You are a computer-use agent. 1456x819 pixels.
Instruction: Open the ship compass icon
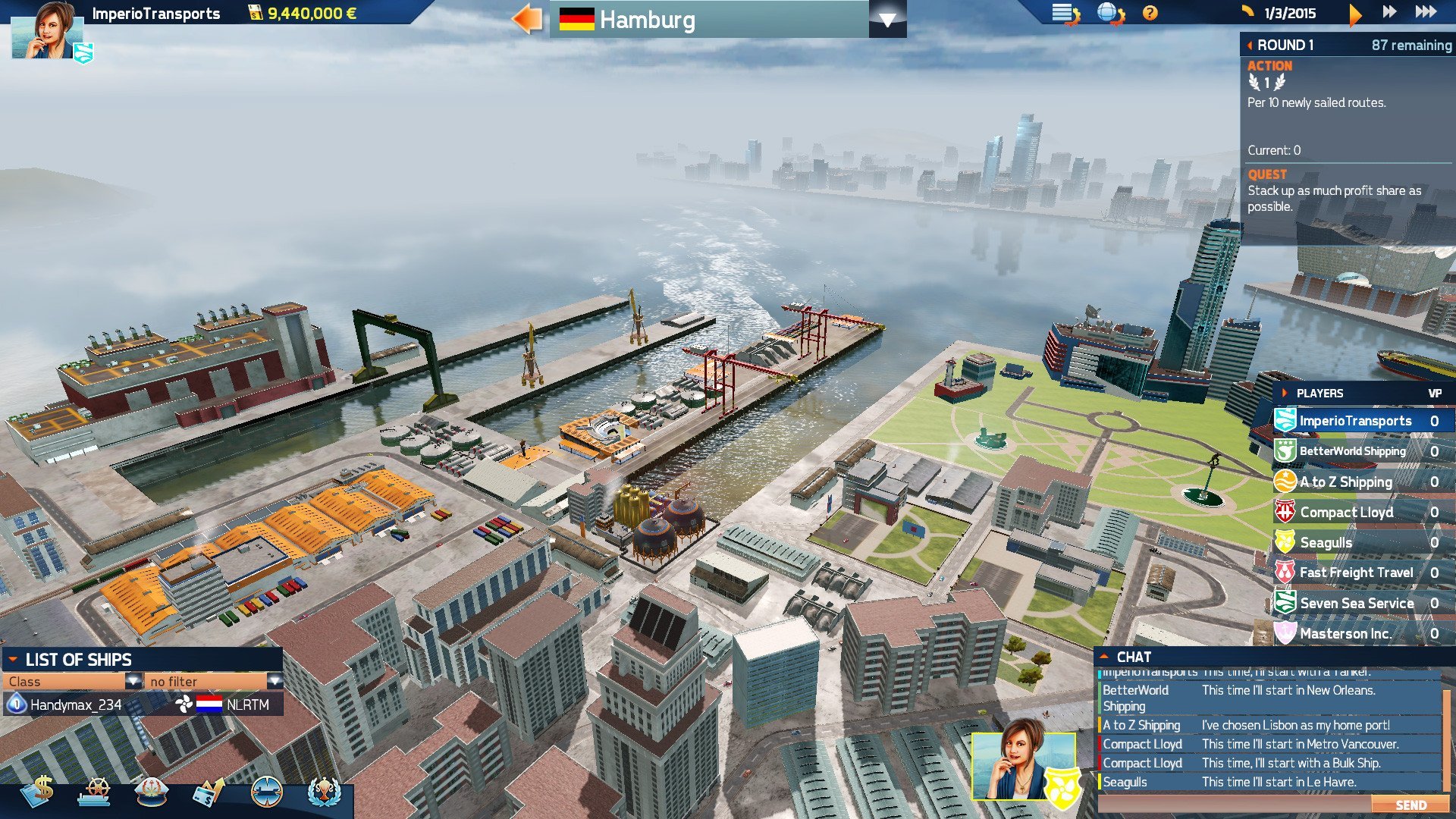(x=266, y=792)
